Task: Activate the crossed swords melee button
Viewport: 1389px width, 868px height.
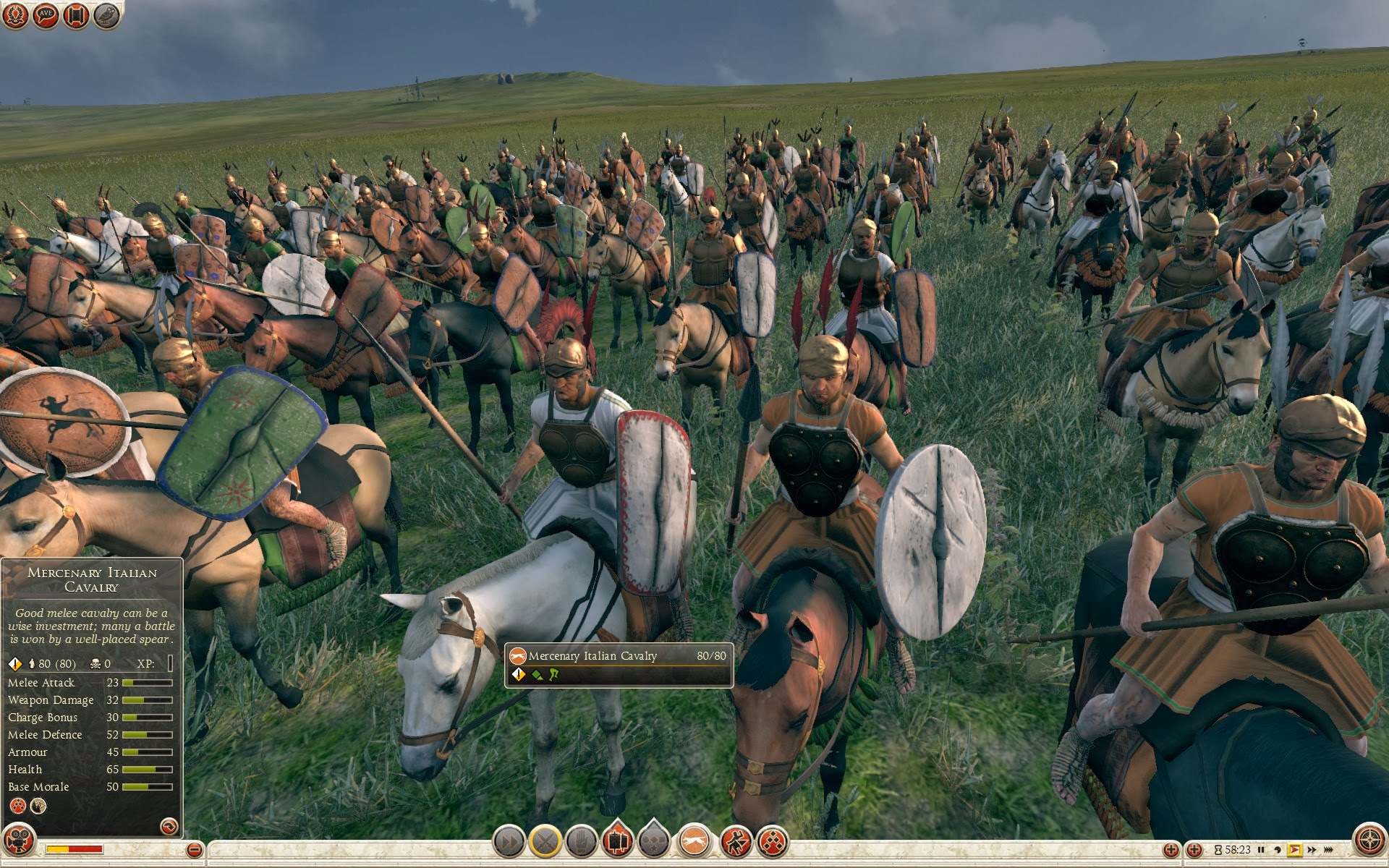Action: [545, 841]
